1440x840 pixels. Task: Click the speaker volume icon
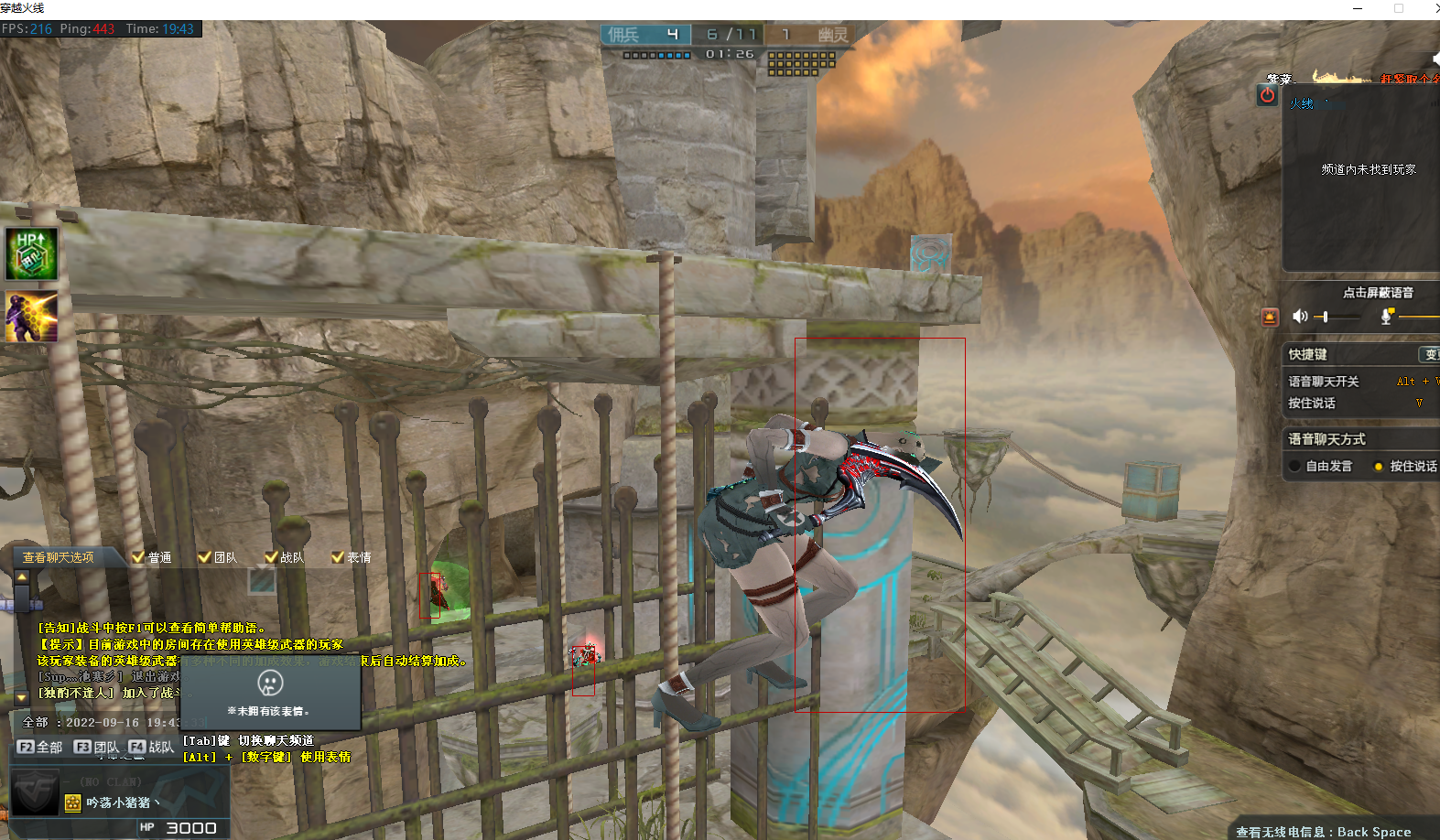[x=1300, y=317]
